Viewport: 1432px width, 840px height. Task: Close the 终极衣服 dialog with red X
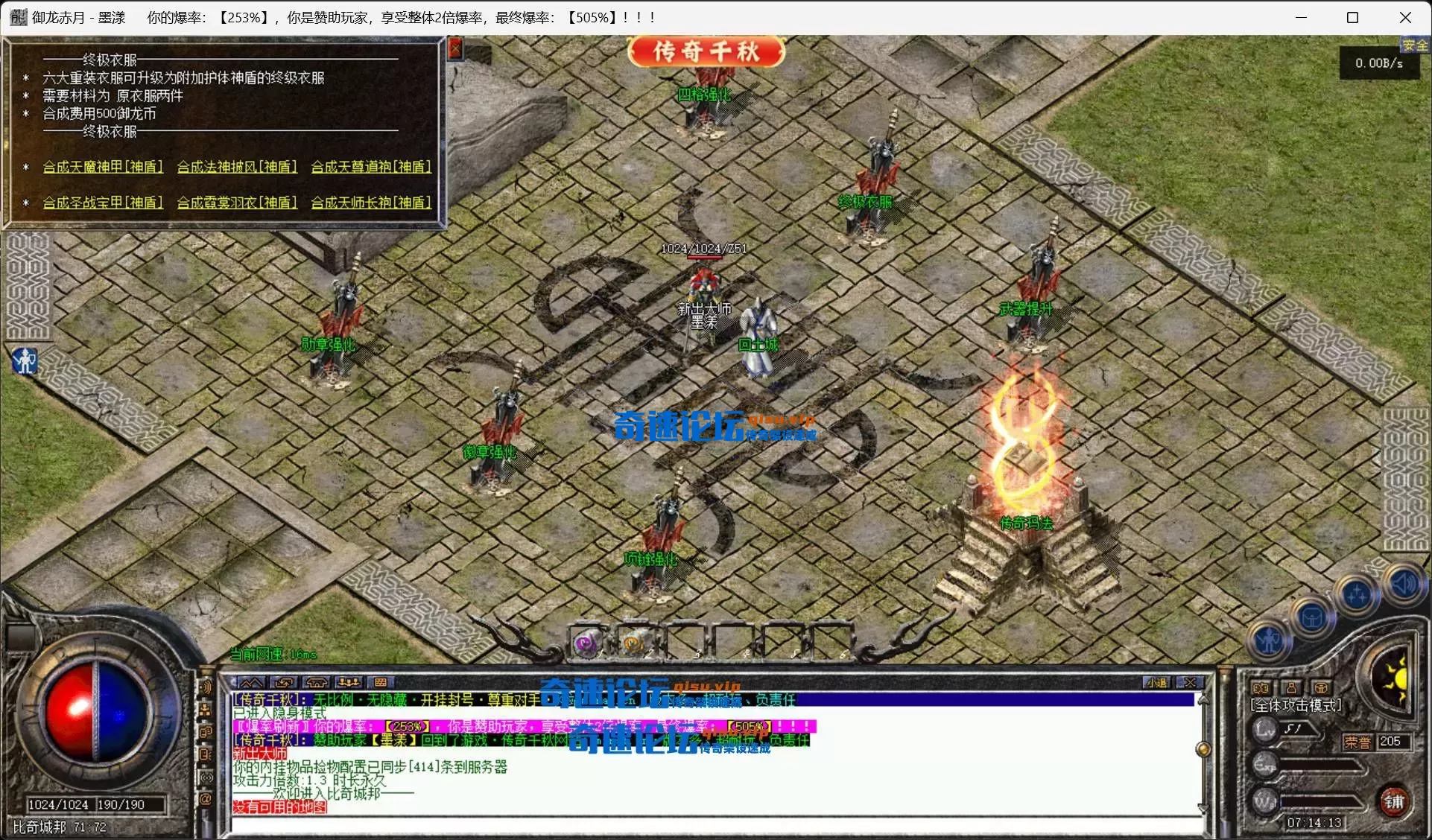[x=455, y=49]
